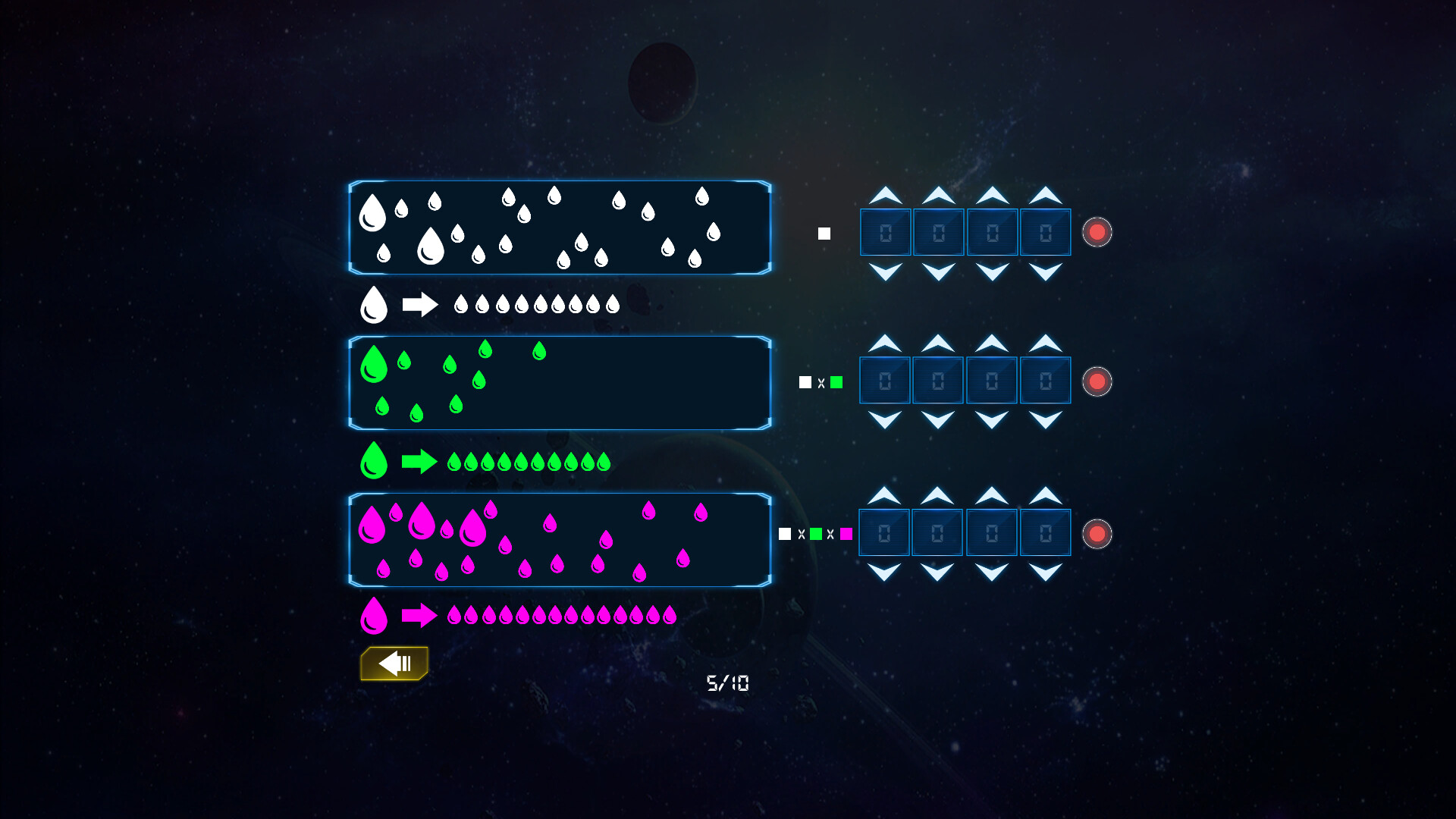Increase the second digit of the green counter

tap(937, 344)
